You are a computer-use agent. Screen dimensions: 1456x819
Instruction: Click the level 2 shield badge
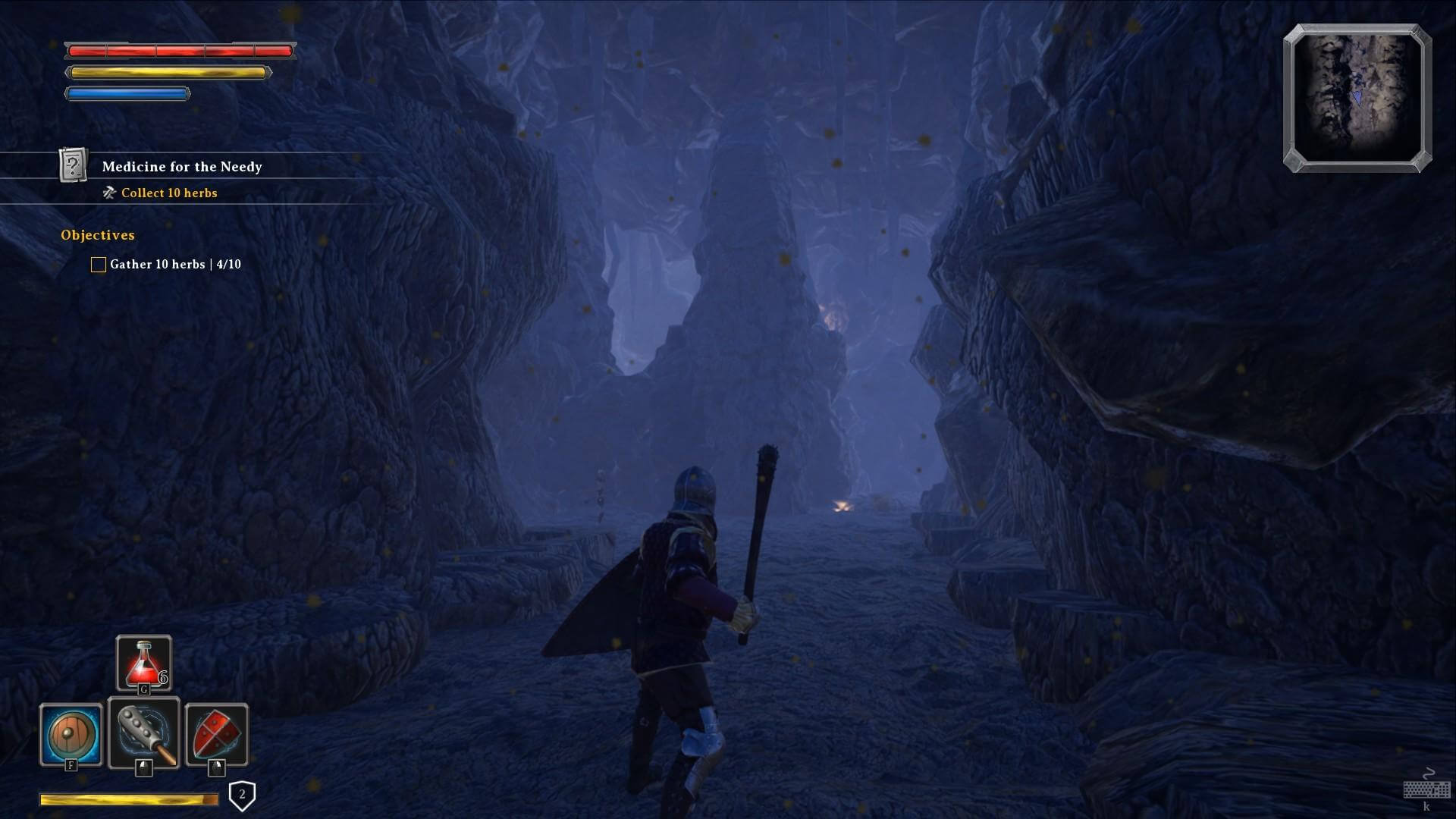tap(242, 795)
